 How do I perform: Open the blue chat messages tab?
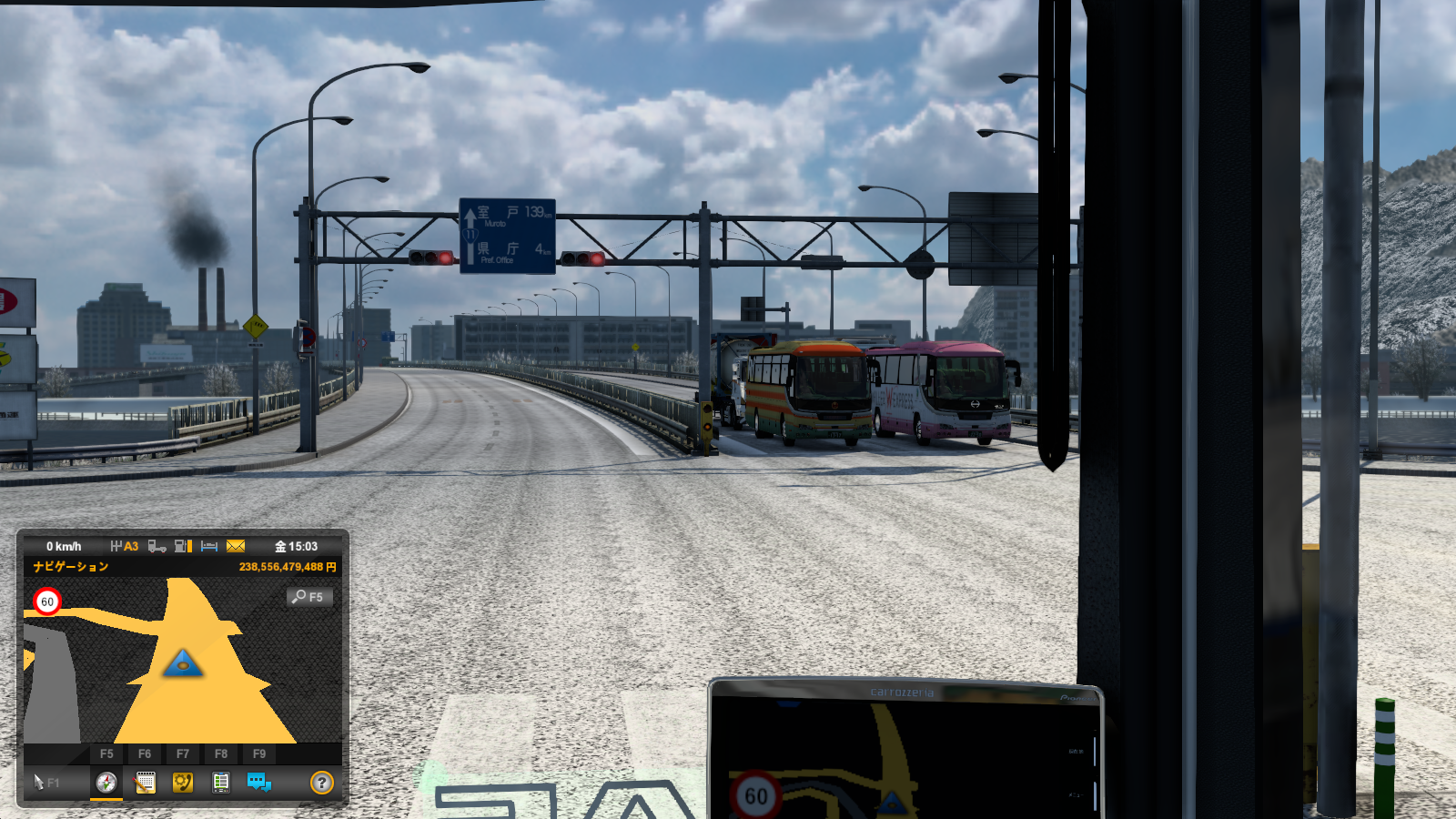tap(259, 783)
